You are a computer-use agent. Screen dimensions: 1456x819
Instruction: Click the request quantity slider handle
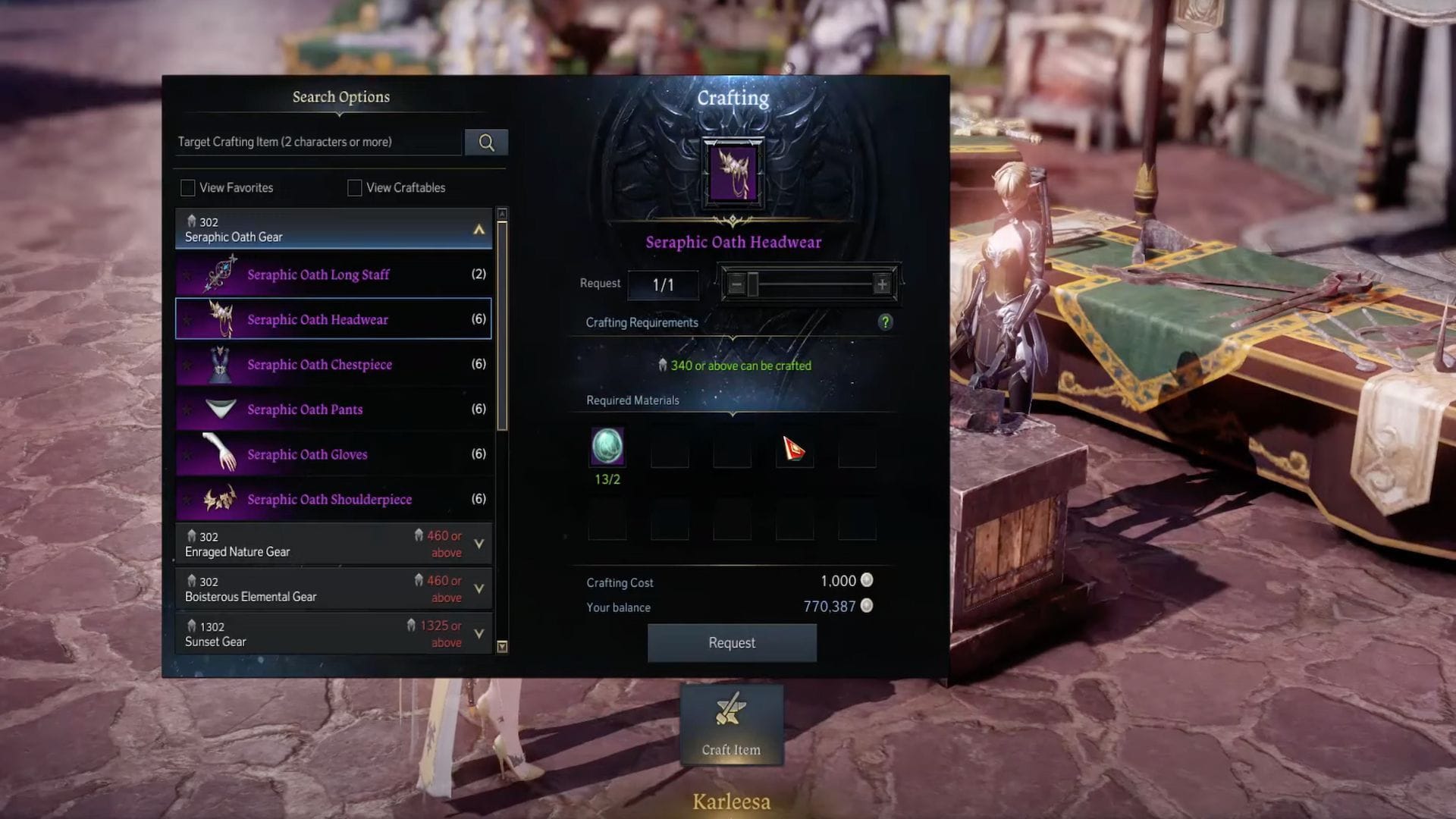[x=754, y=284]
